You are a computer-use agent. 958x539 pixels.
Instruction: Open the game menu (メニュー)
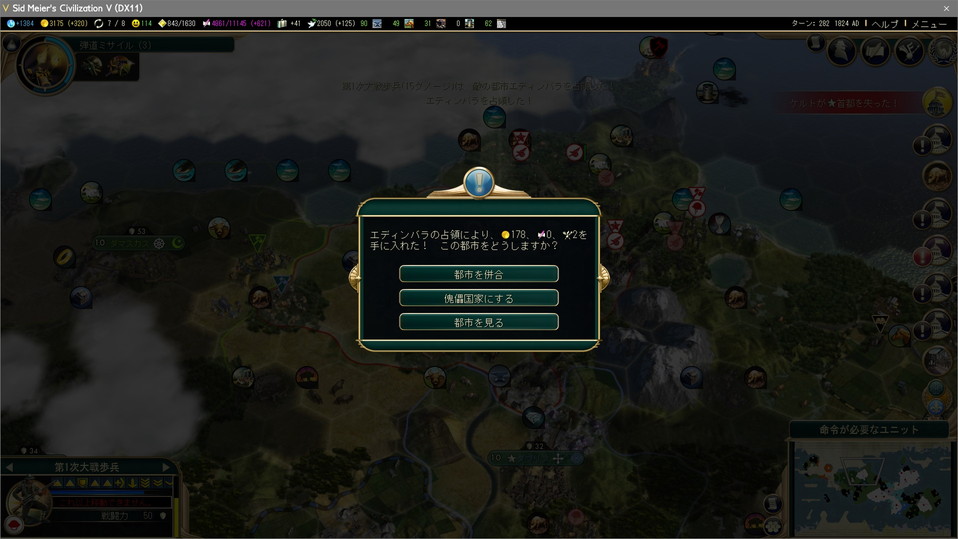point(929,23)
